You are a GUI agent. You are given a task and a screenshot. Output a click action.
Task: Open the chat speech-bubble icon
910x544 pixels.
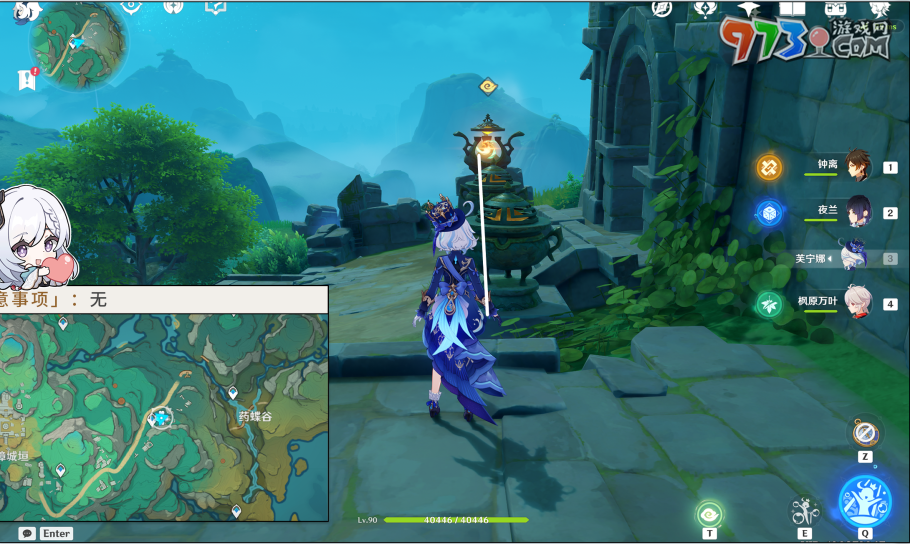27,534
